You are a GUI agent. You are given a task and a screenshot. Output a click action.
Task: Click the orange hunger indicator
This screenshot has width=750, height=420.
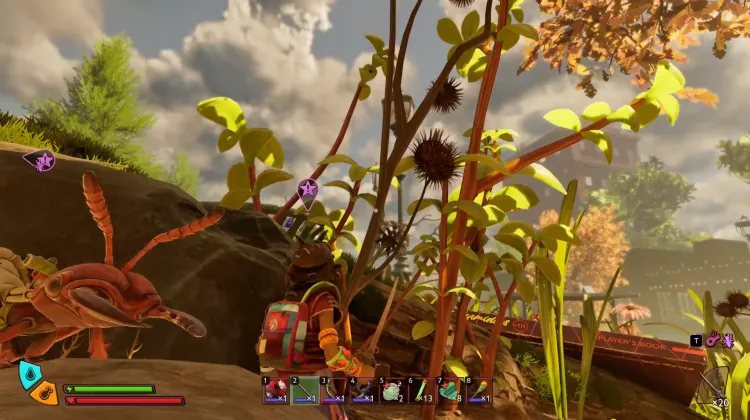tap(43, 393)
